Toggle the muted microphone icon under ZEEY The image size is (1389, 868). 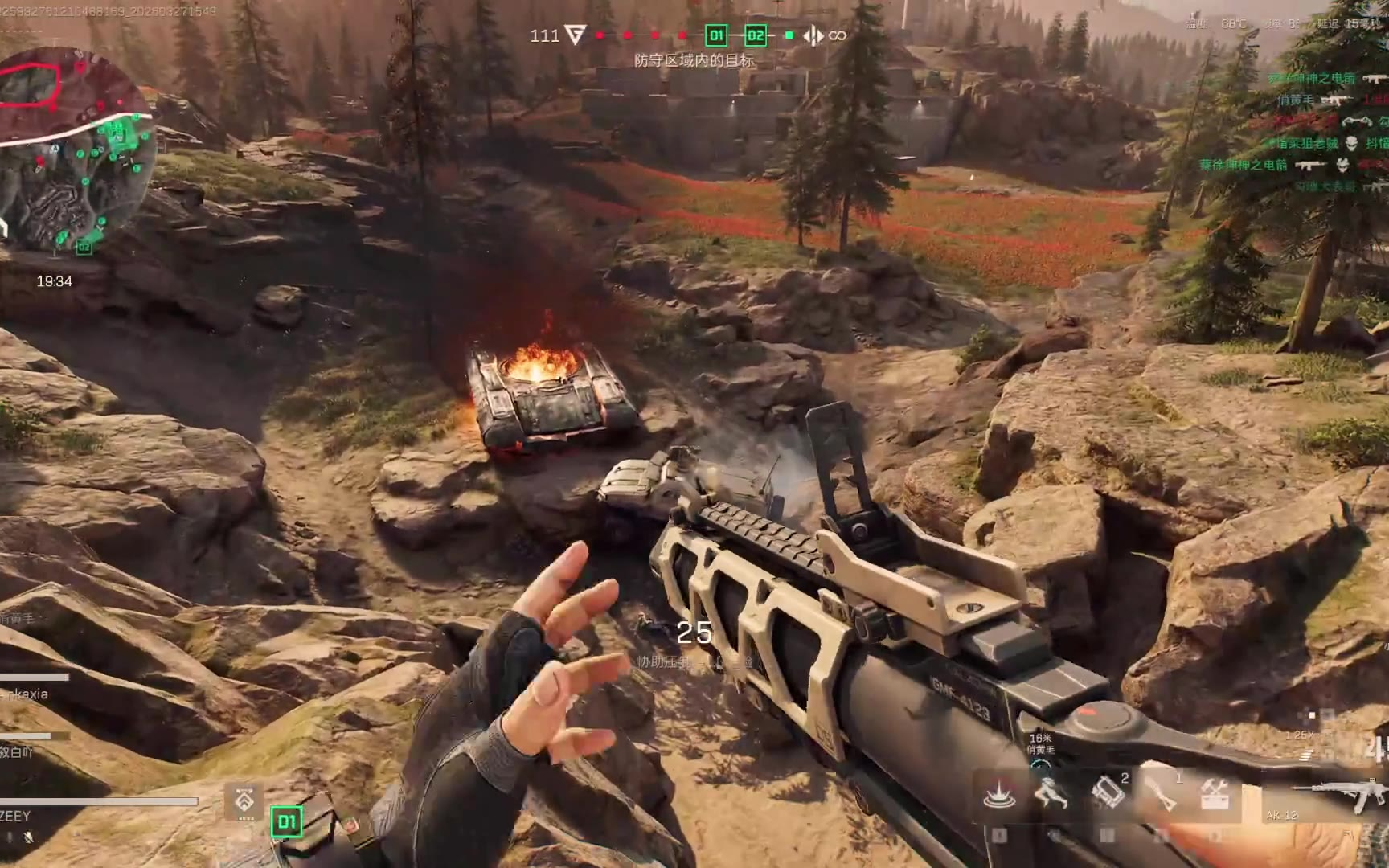click(29, 837)
